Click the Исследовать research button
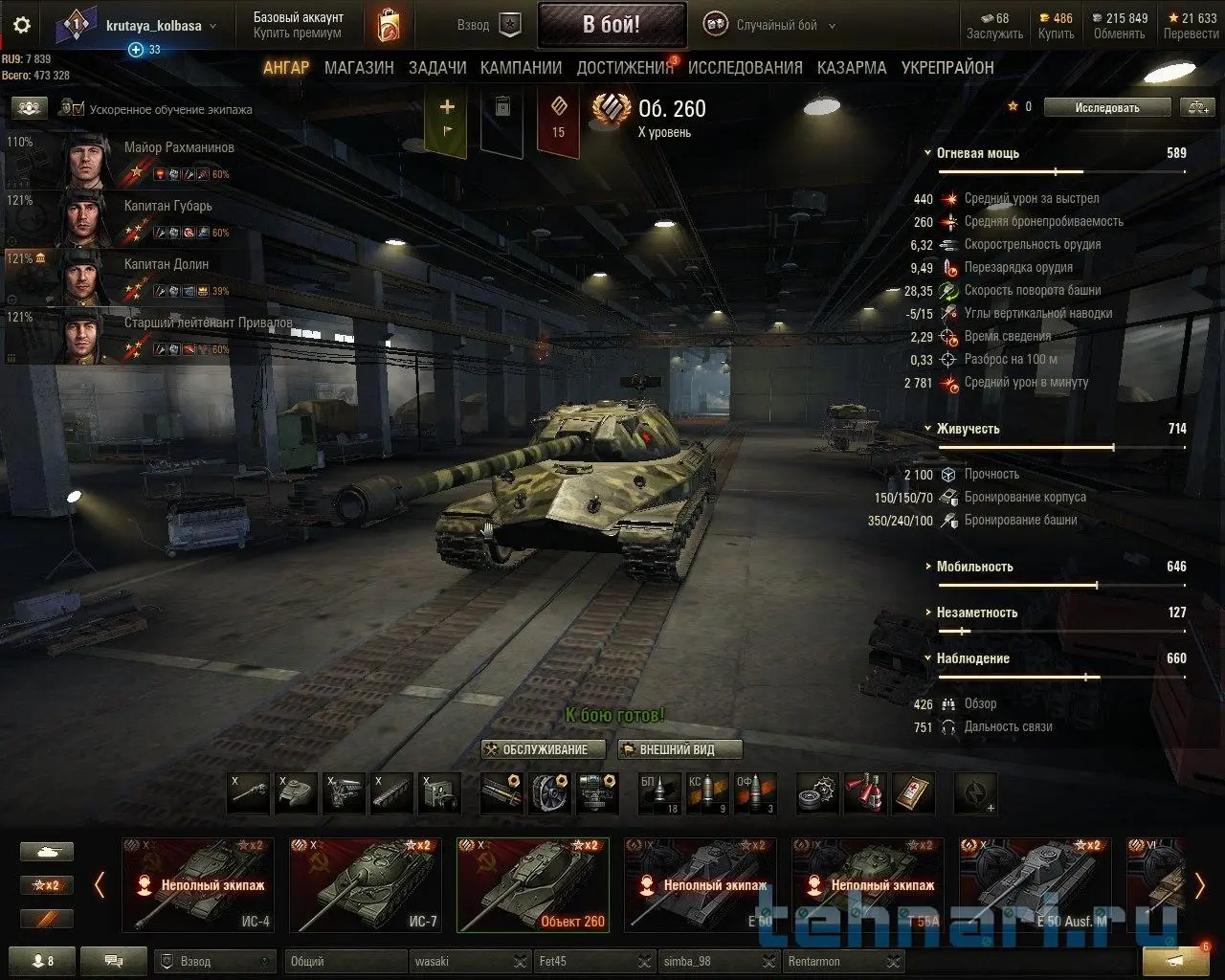The height and width of the screenshot is (980, 1225). coord(1107,107)
